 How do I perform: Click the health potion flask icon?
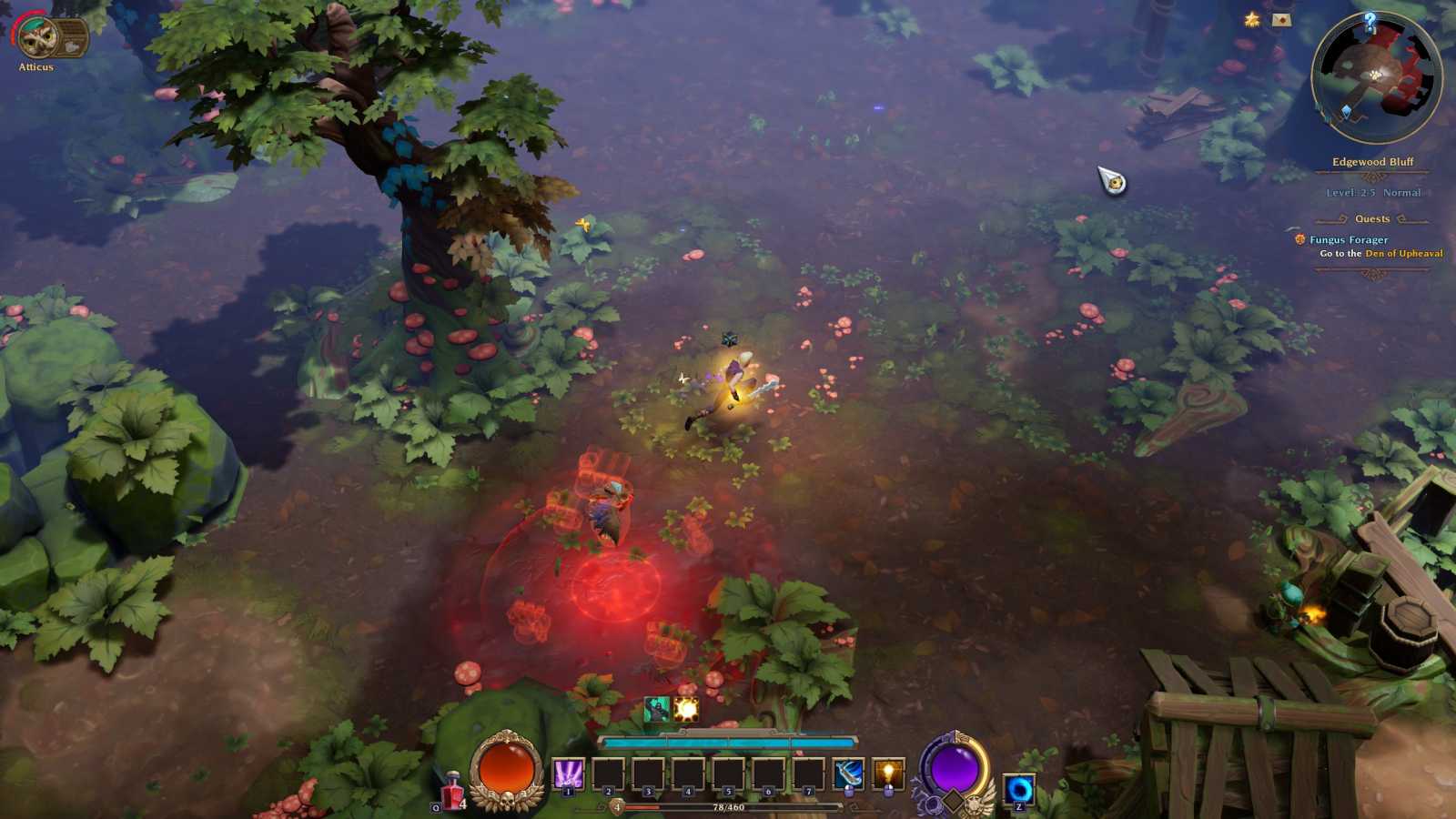pos(452,790)
